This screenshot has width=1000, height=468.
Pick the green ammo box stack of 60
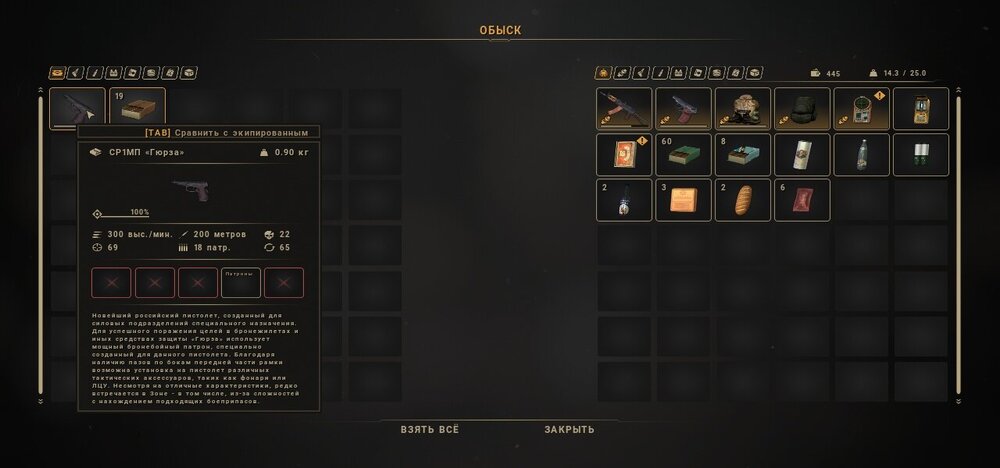(683, 155)
